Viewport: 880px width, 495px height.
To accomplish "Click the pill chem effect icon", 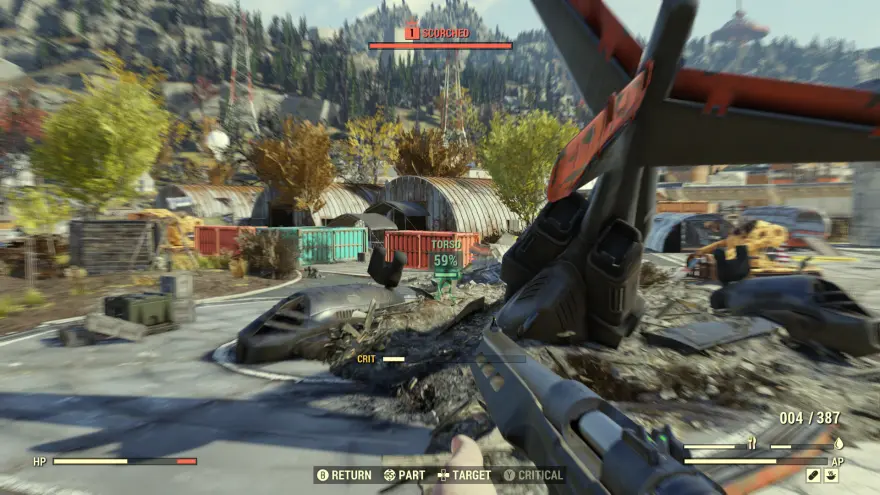I will tap(813, 475).
